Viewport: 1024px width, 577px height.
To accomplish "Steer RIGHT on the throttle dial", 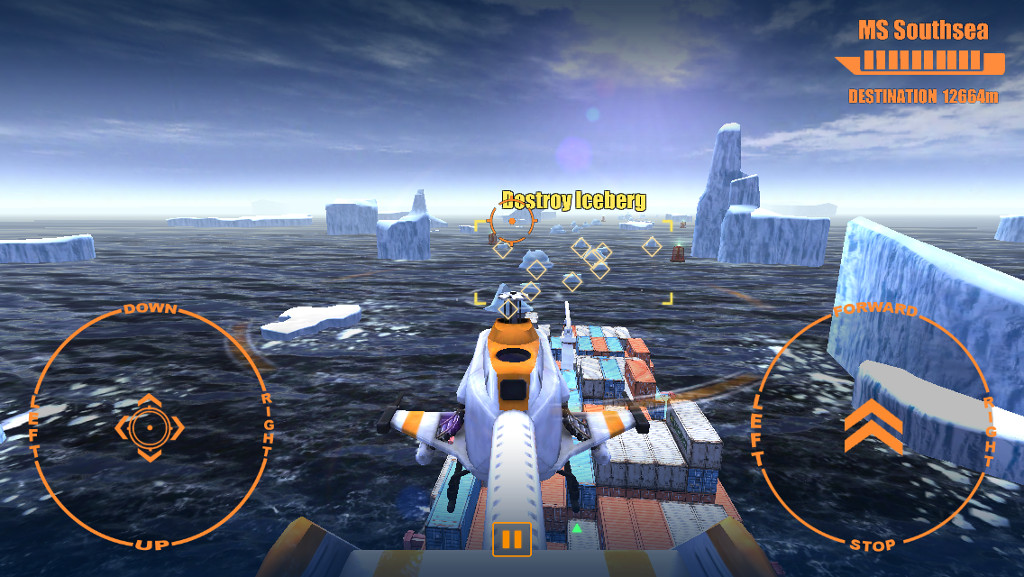I will tap(989, 432).
